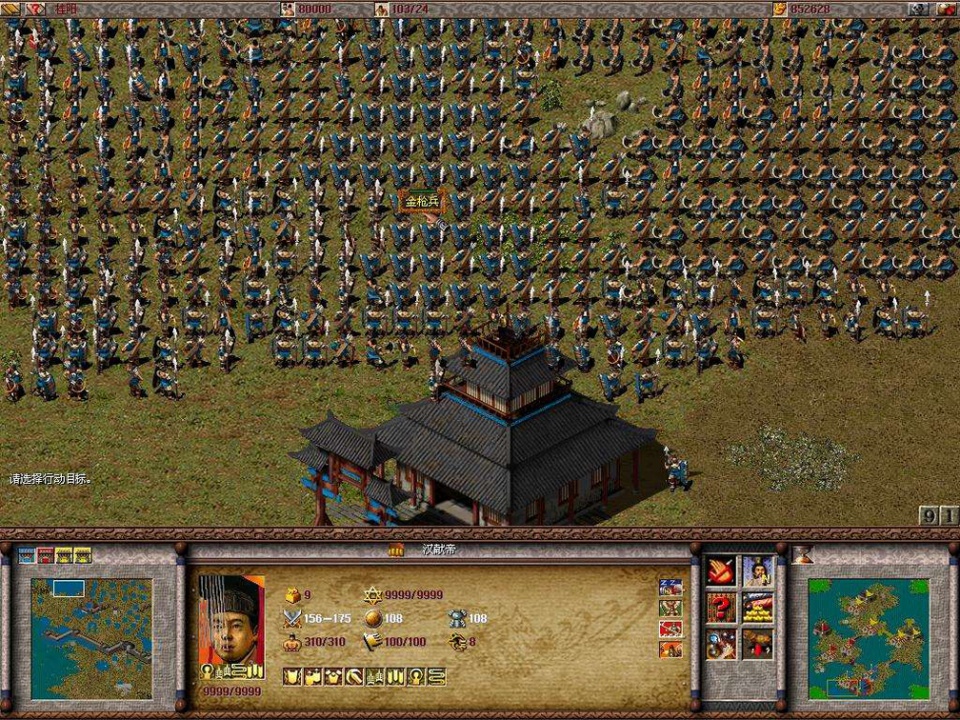Activate the flaming hand command icon
Viewport: 960px width, 720px height.
pyautogui.click(x=722, y=572)
